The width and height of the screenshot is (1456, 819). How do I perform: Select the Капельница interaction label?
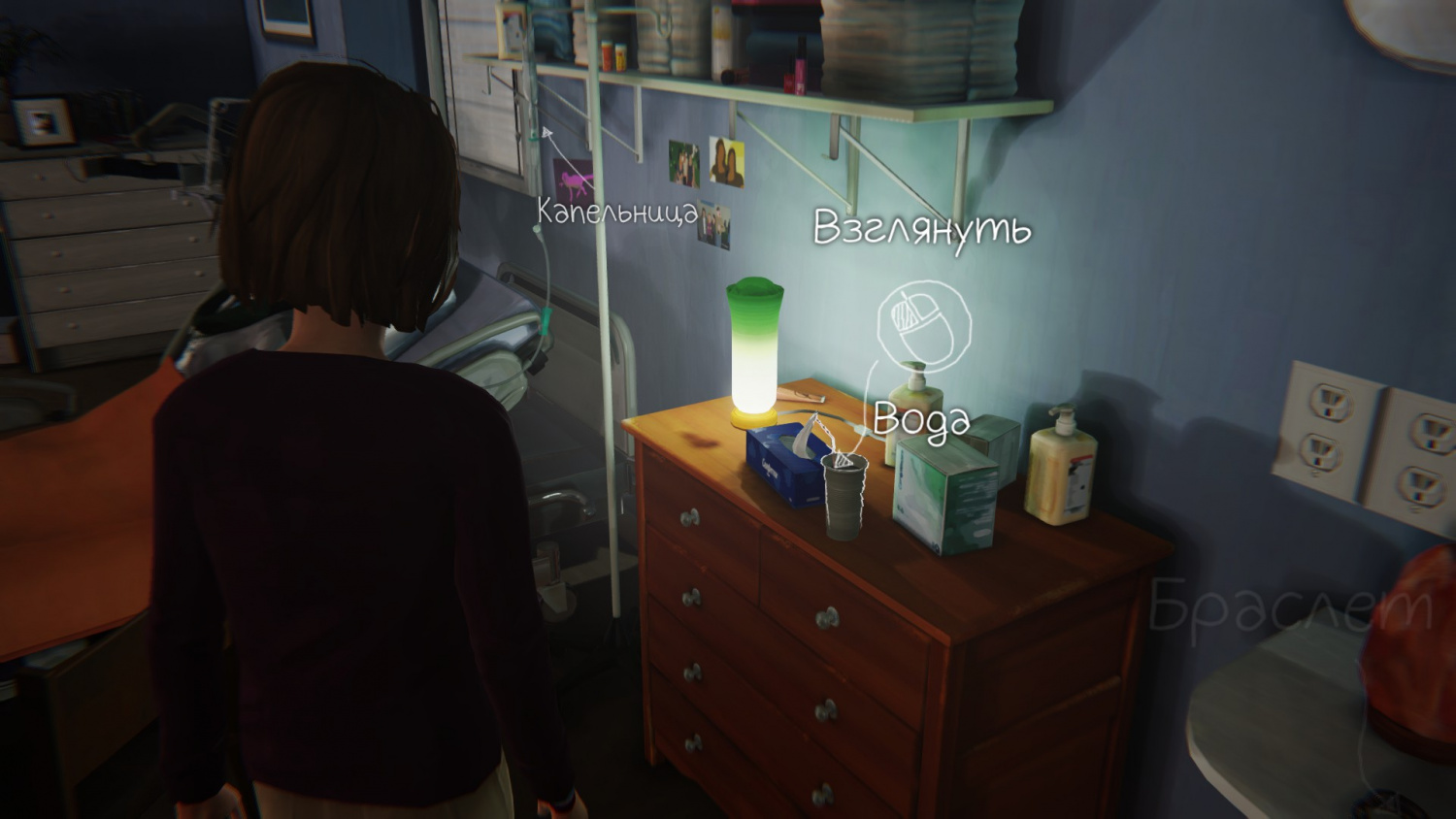(617, 212)
